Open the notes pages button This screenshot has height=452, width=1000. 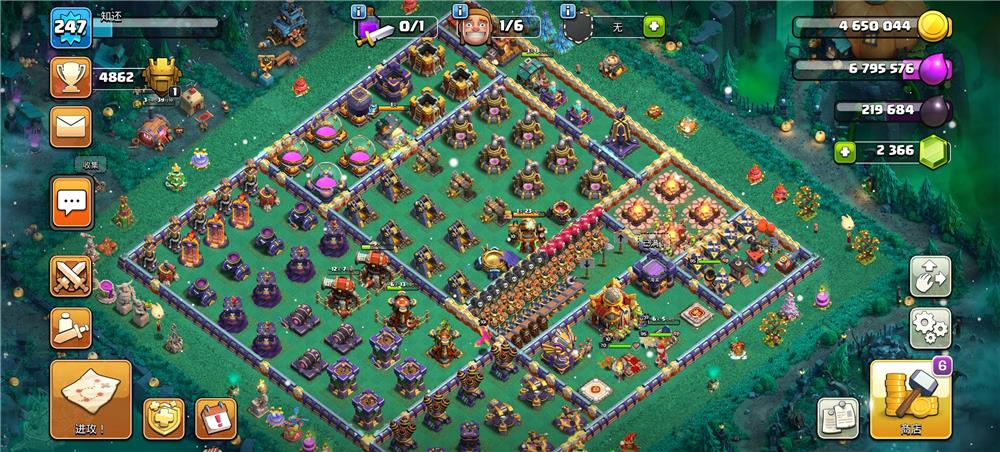837,417
